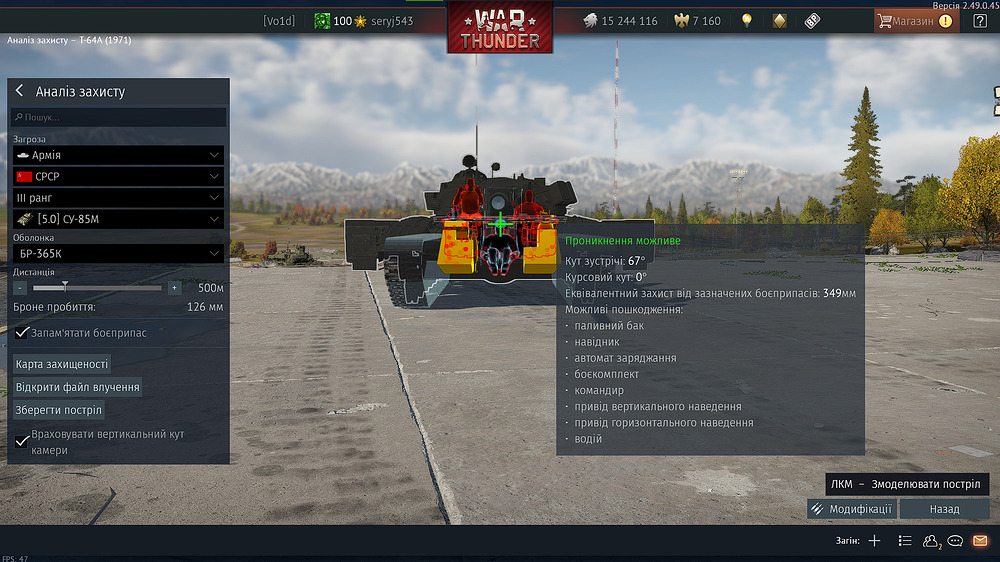Viewport: 1000px width, 562px height.
Task: Open the СУ-85М vehicle dropdown
Action: pos(118,219)
